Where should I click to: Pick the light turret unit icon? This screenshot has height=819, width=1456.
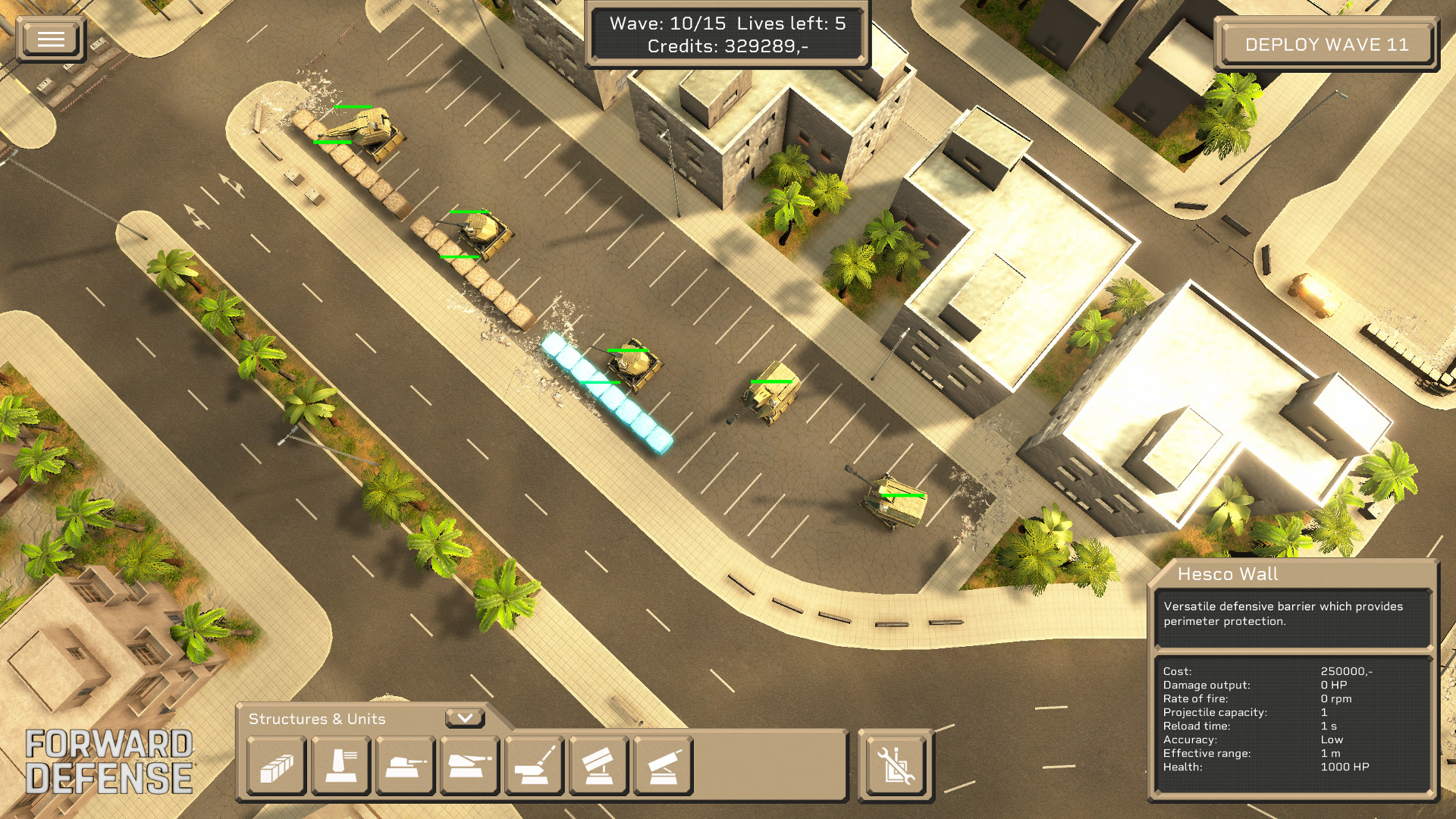pos(404,767)
